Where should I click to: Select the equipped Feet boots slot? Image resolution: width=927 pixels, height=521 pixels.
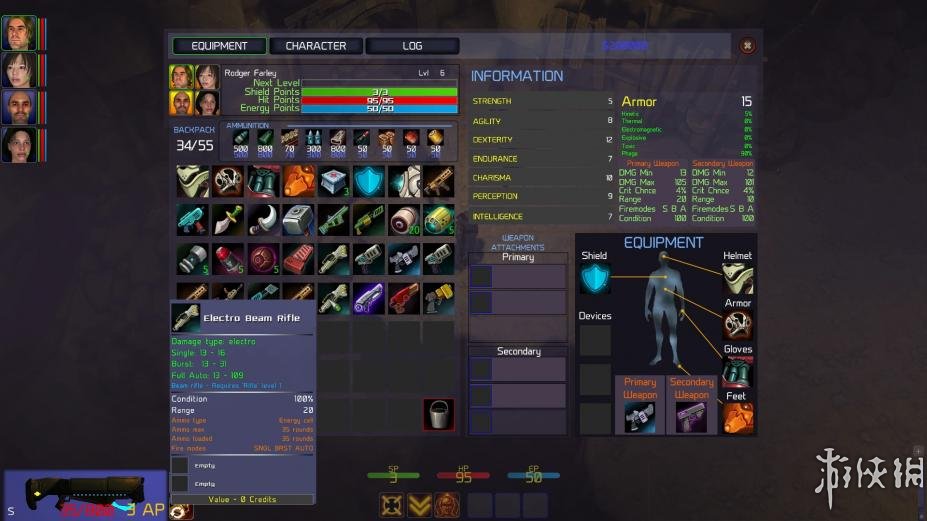[738, 417]
